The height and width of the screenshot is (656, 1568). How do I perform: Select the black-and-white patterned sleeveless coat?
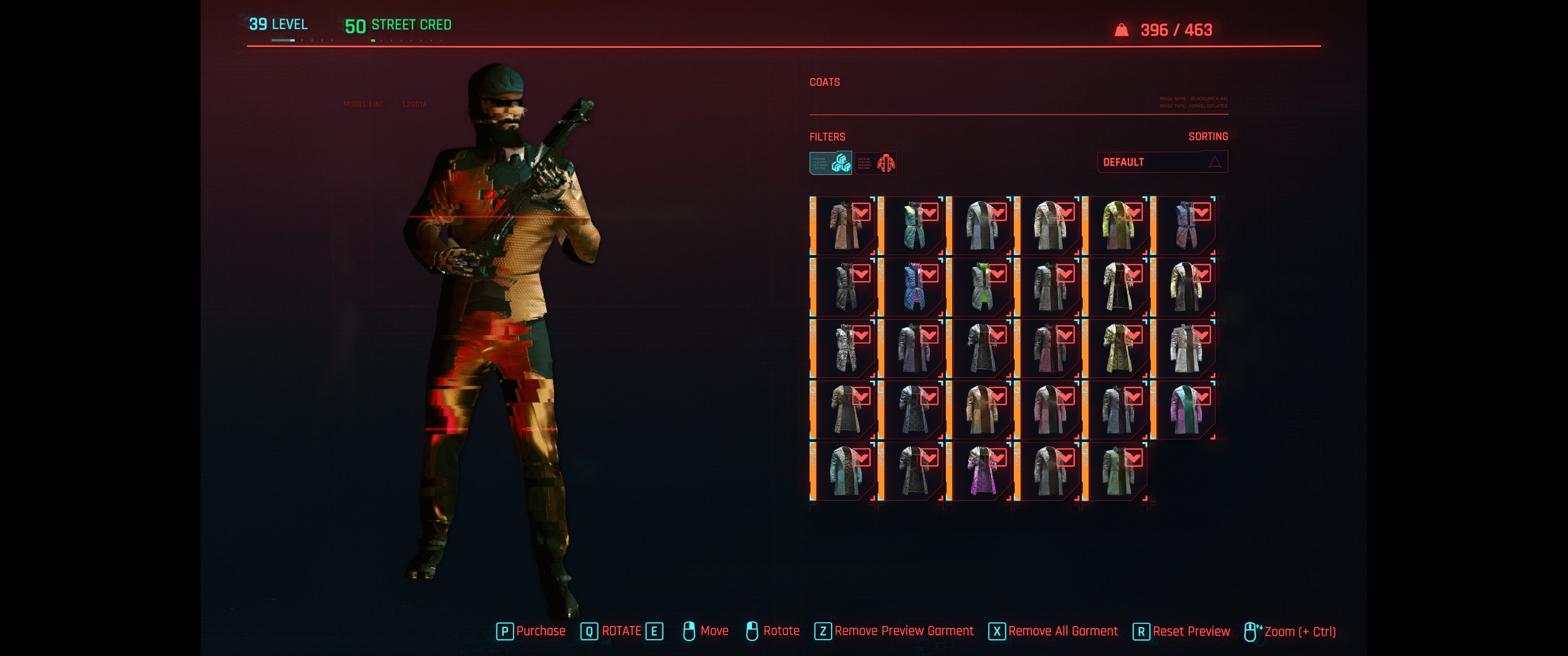point(845,348)
